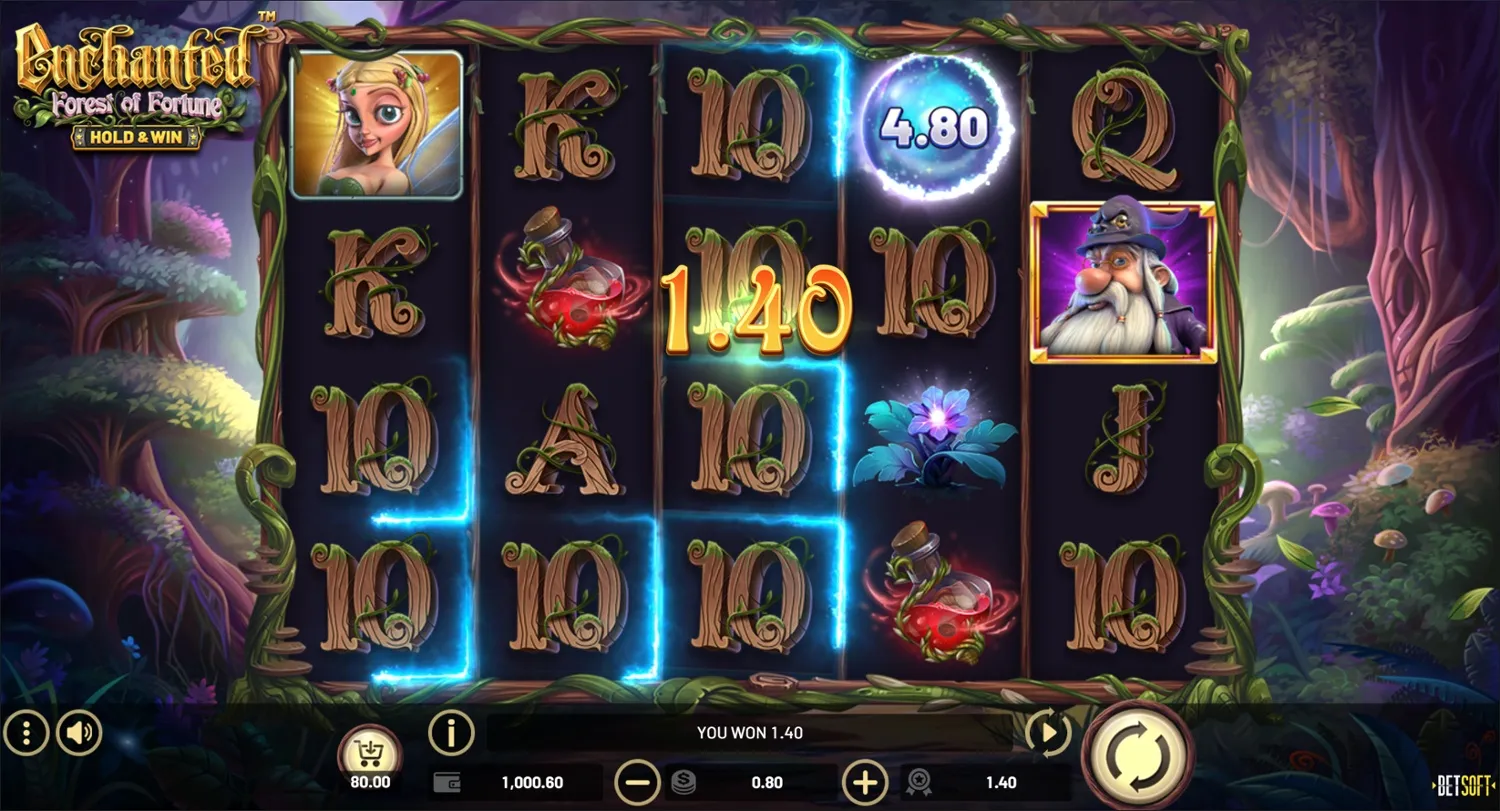
Task: Toggle sound off using the volume control
Action: click(80, 733)
